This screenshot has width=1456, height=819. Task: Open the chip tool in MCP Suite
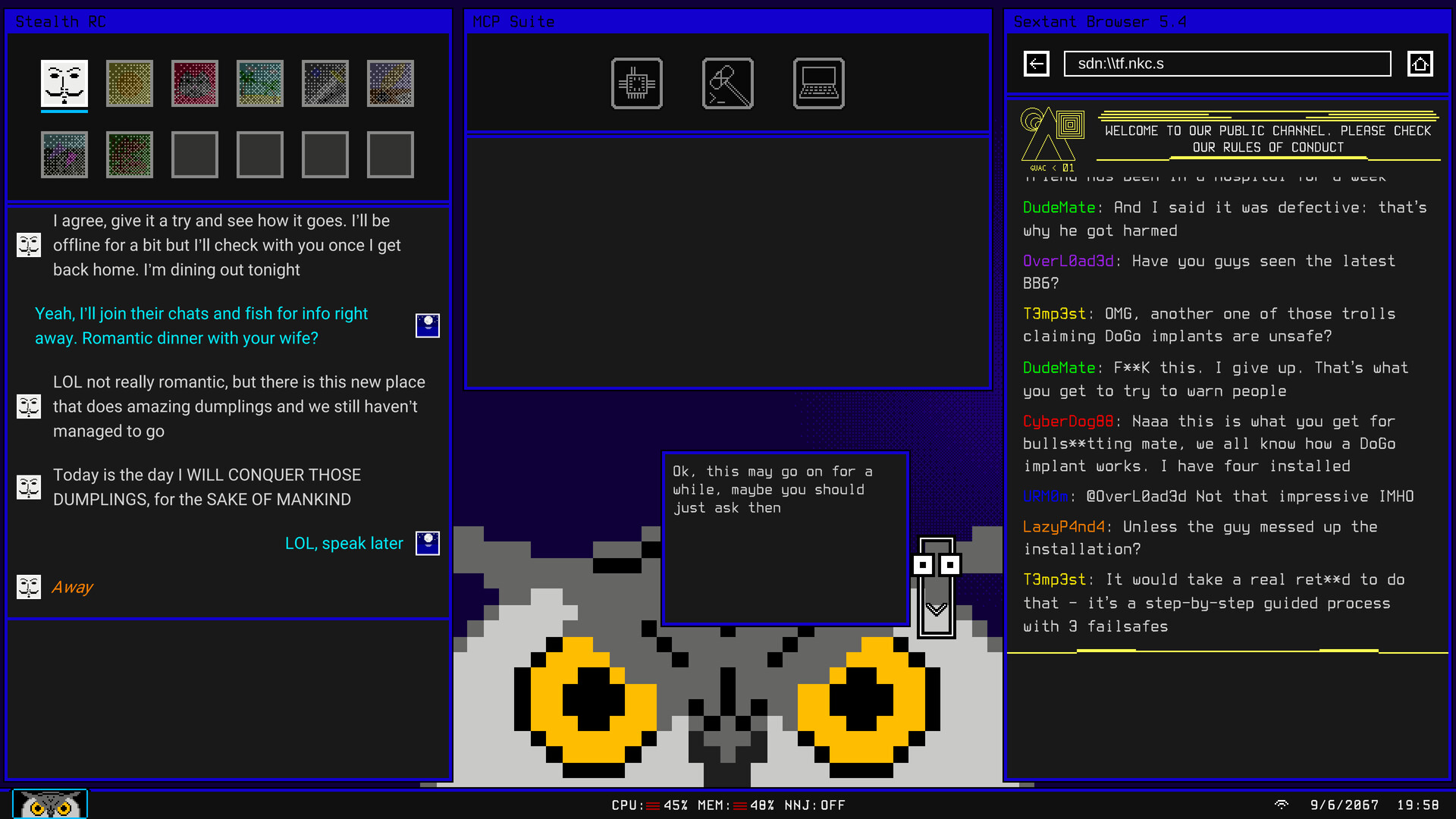point(636,83)
